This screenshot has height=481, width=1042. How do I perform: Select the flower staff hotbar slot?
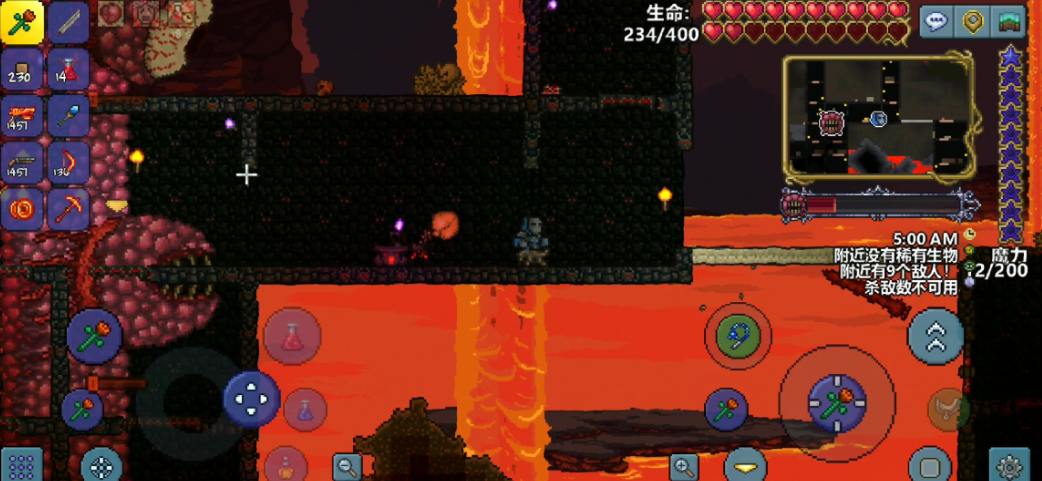coord(21,23)
